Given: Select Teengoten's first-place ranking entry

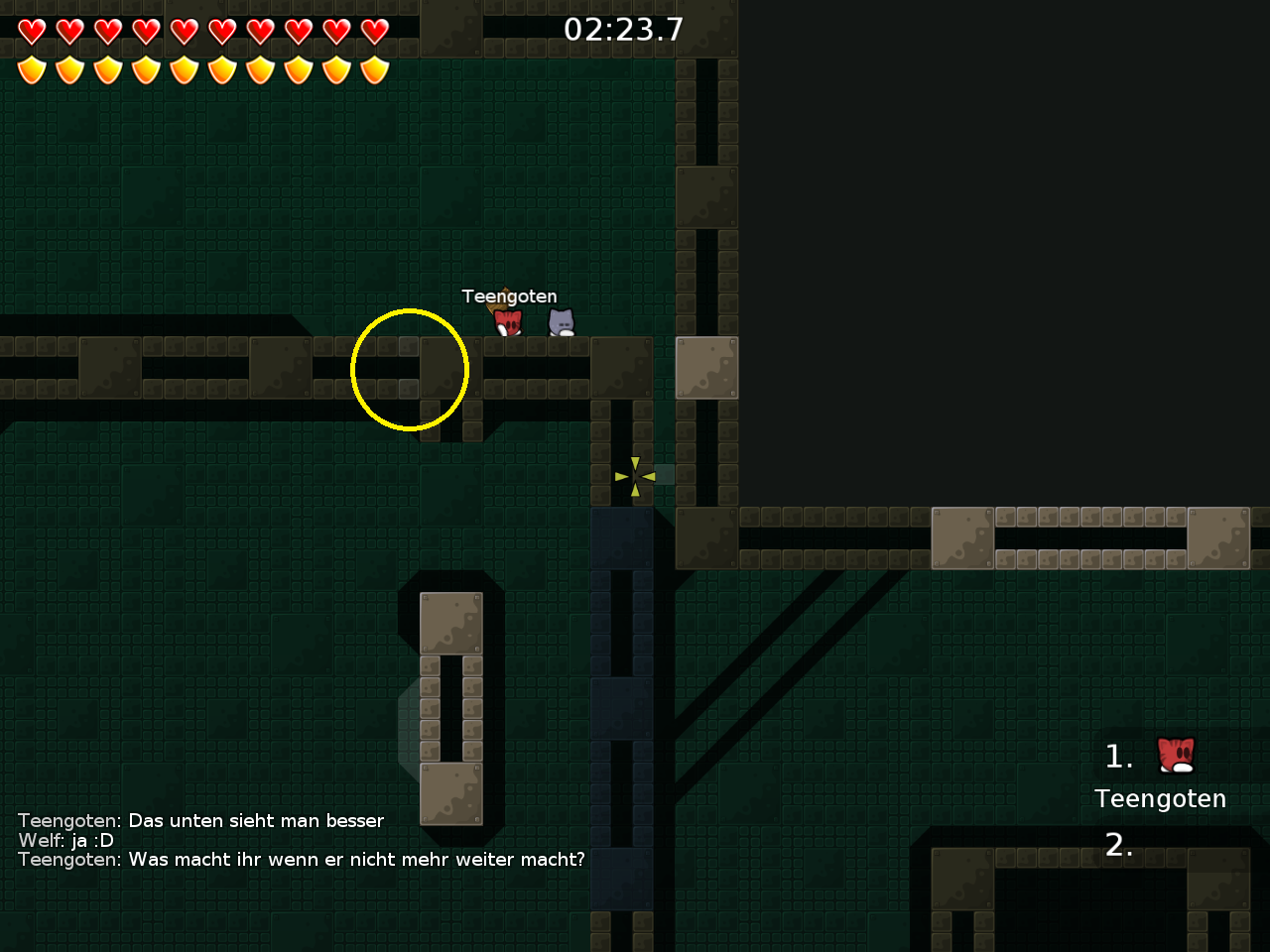Looking at the screenshot, I should click(x=1161, y=773).
